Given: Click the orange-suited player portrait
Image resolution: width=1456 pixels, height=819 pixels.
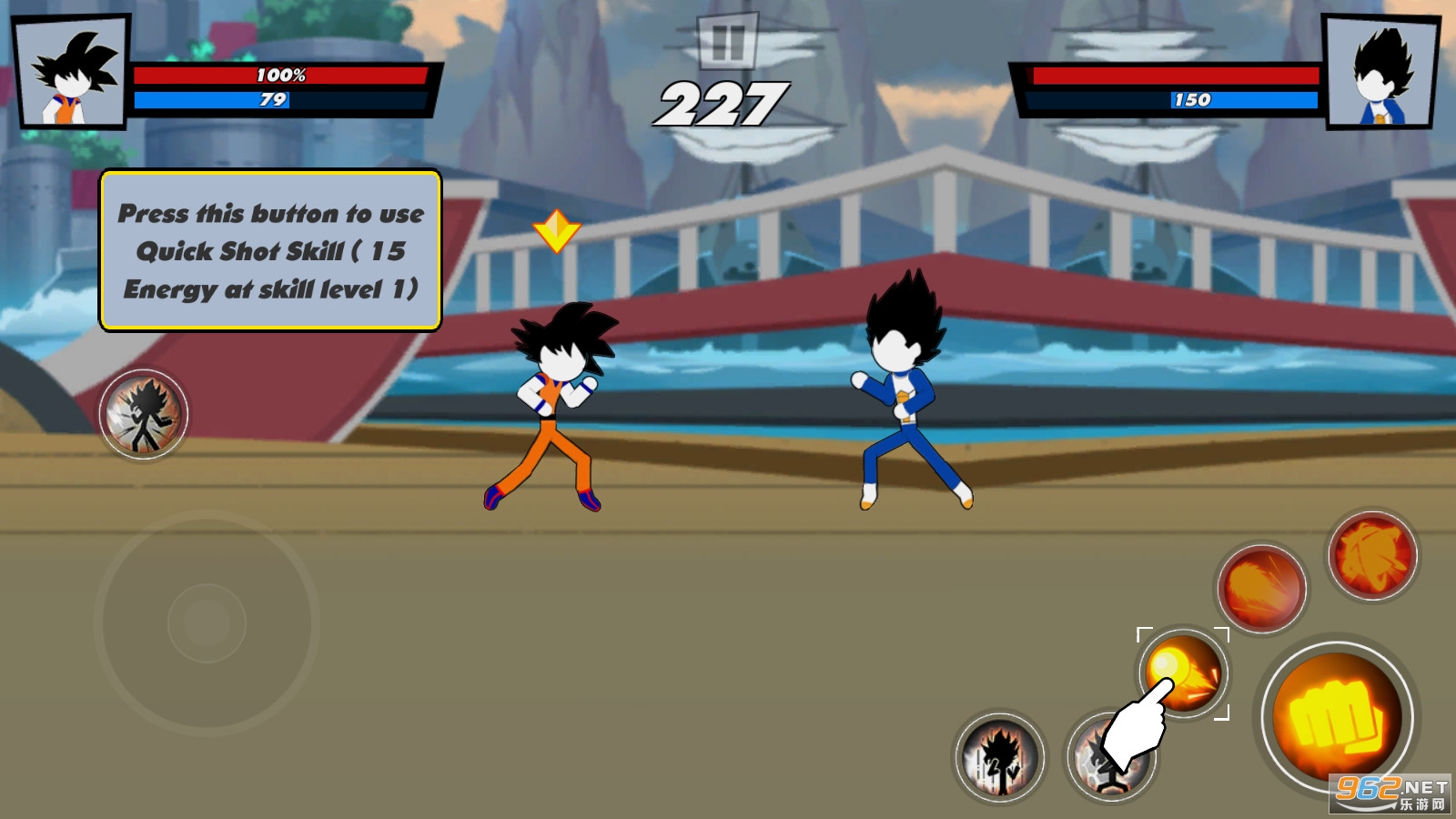Looking at the screenshot, I should click(x=73, y=73).
